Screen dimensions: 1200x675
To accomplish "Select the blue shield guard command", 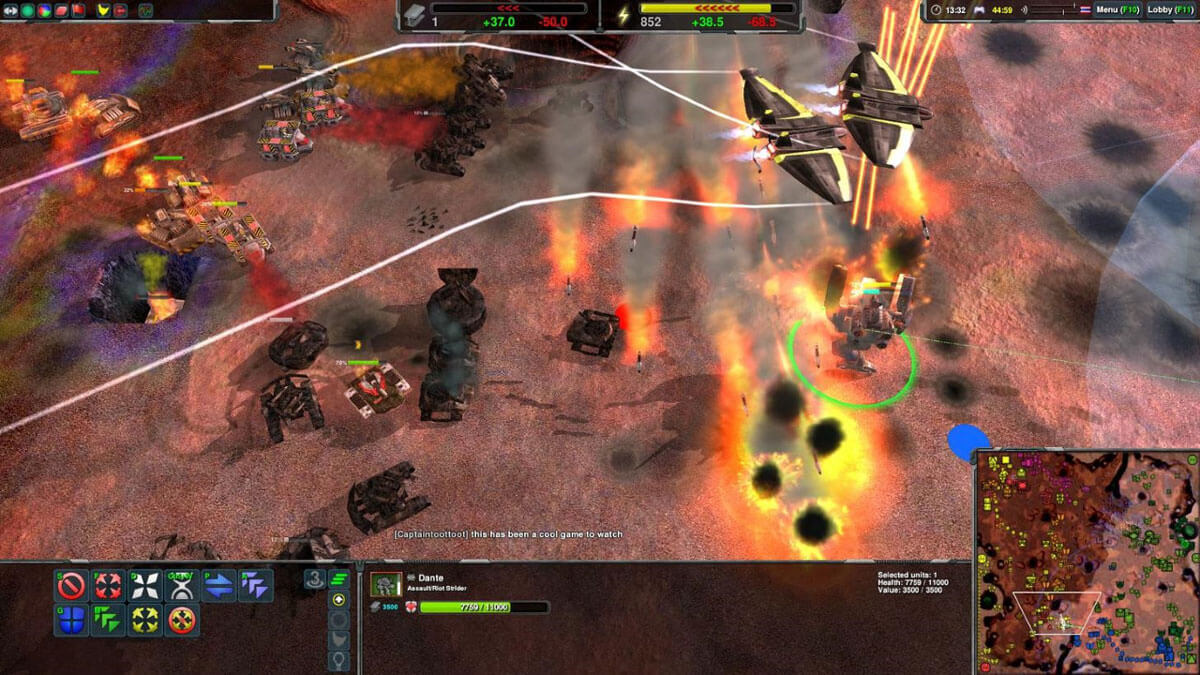I will (x=71, y=621).
